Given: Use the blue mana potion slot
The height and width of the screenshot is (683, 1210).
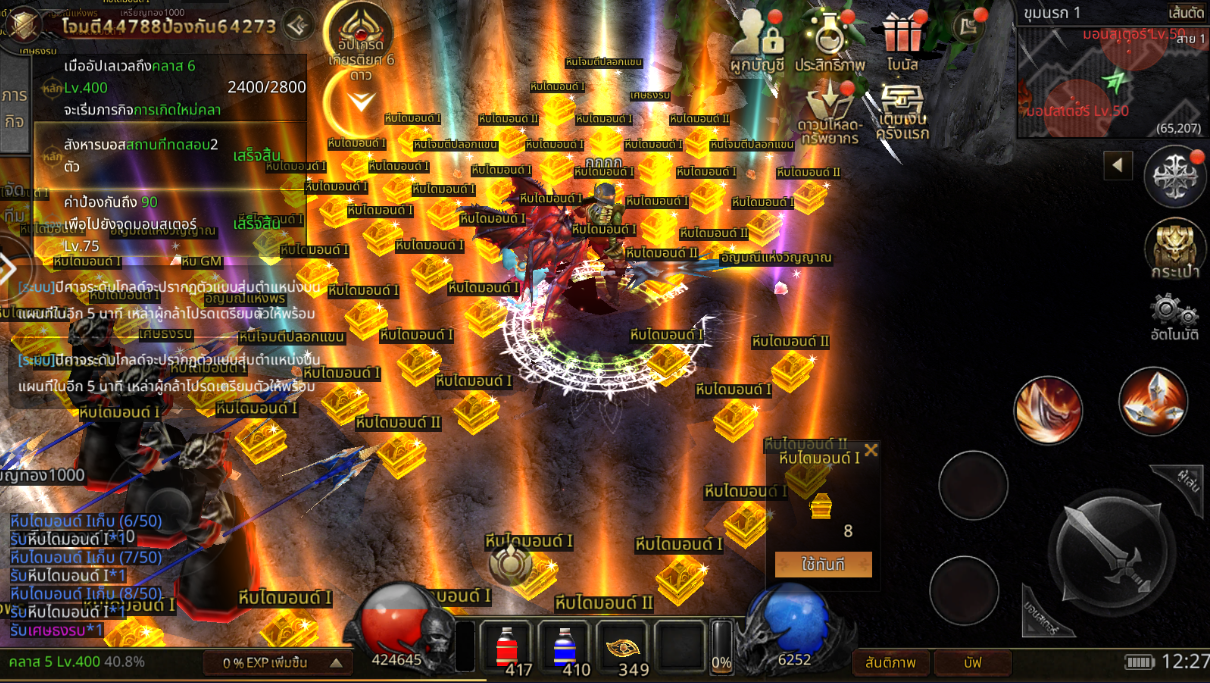Looking at the screenshot, I should pyautogui.click(x=564, y=647).
